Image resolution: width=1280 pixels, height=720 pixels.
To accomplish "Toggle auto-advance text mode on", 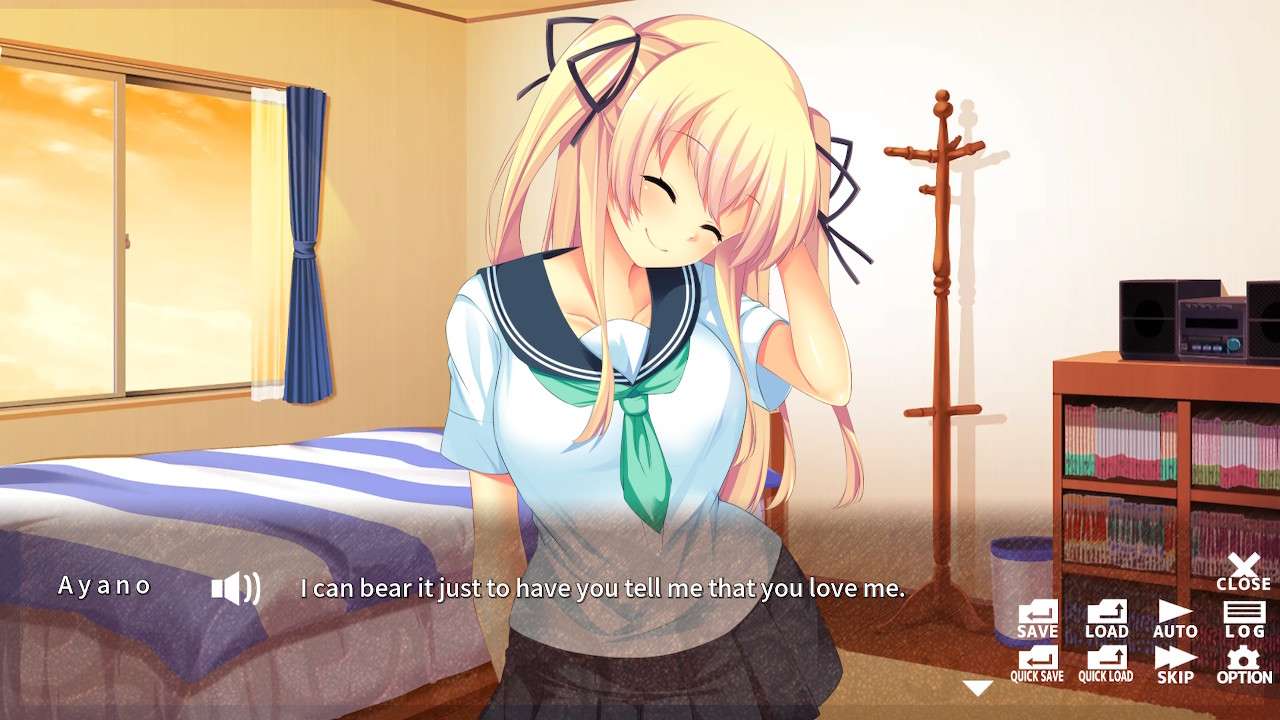I will tap(1175, 616).
